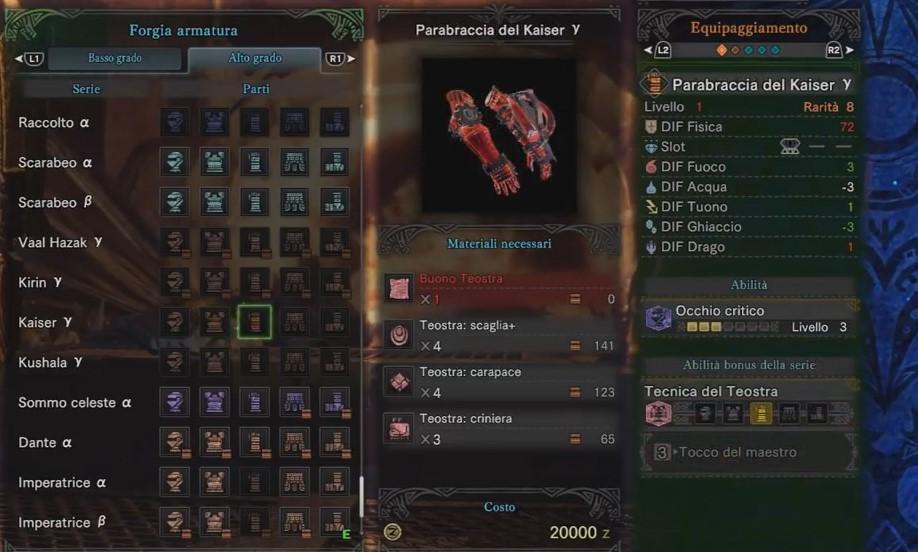Screen dimensions: 918x552
Task: Click the Teostra: scaglia+ material row
Action: [500, 336]
